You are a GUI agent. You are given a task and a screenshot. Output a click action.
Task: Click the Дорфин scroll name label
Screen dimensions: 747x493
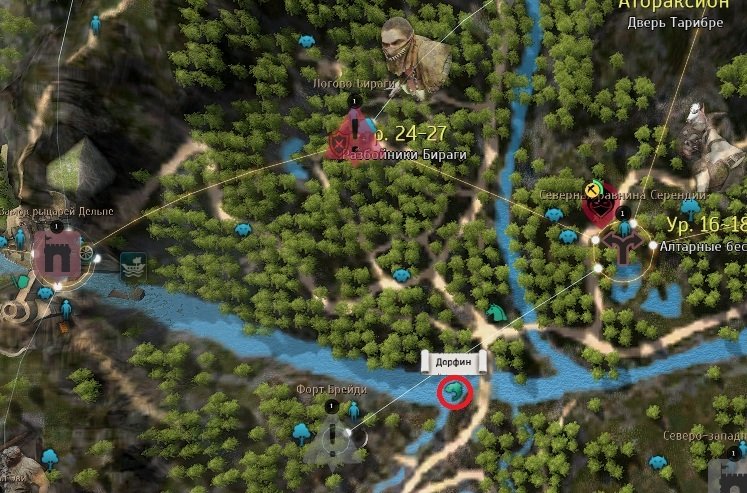[x=453, y=361]
